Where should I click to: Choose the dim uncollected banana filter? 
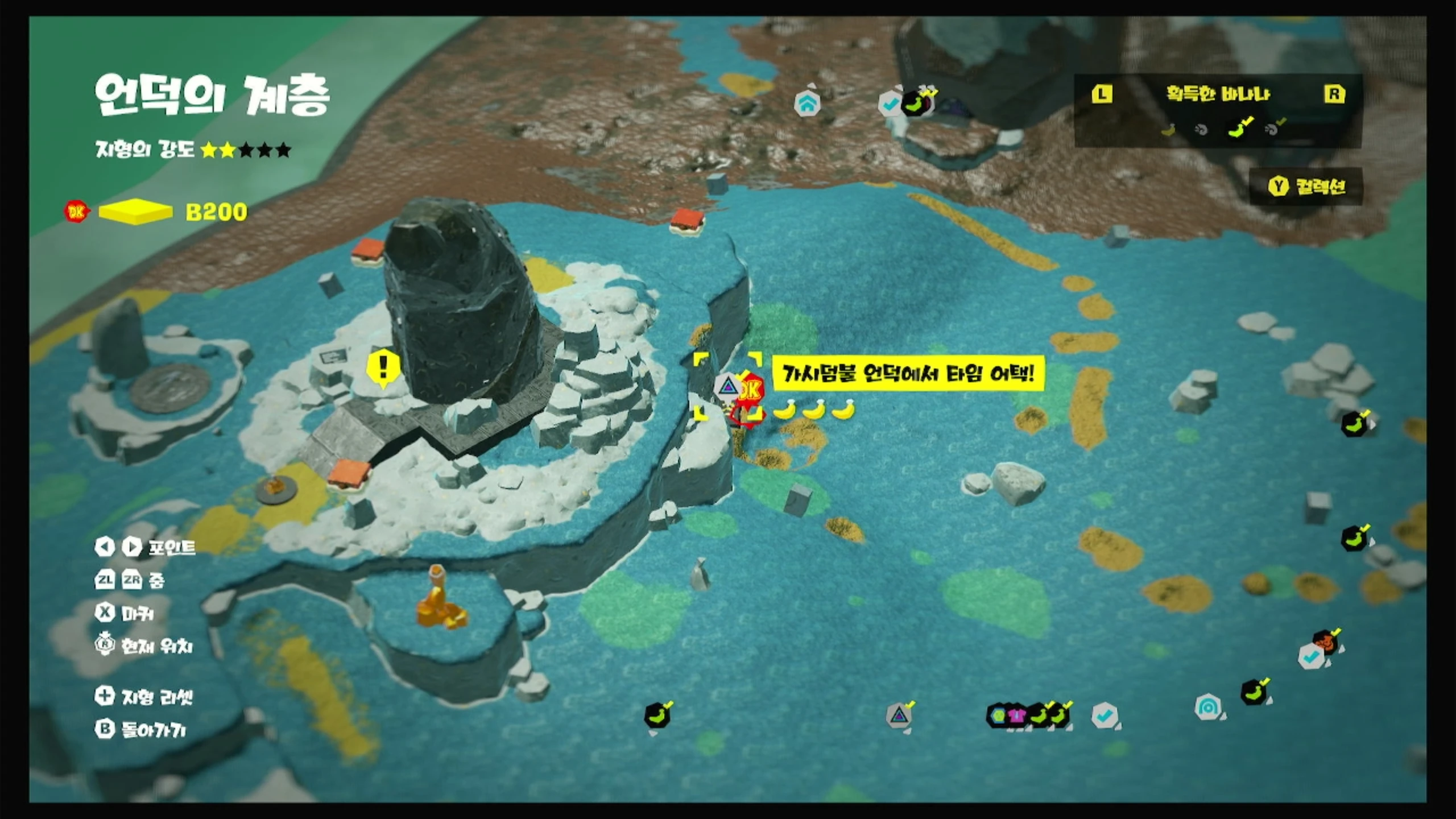tap(1168, 130)
